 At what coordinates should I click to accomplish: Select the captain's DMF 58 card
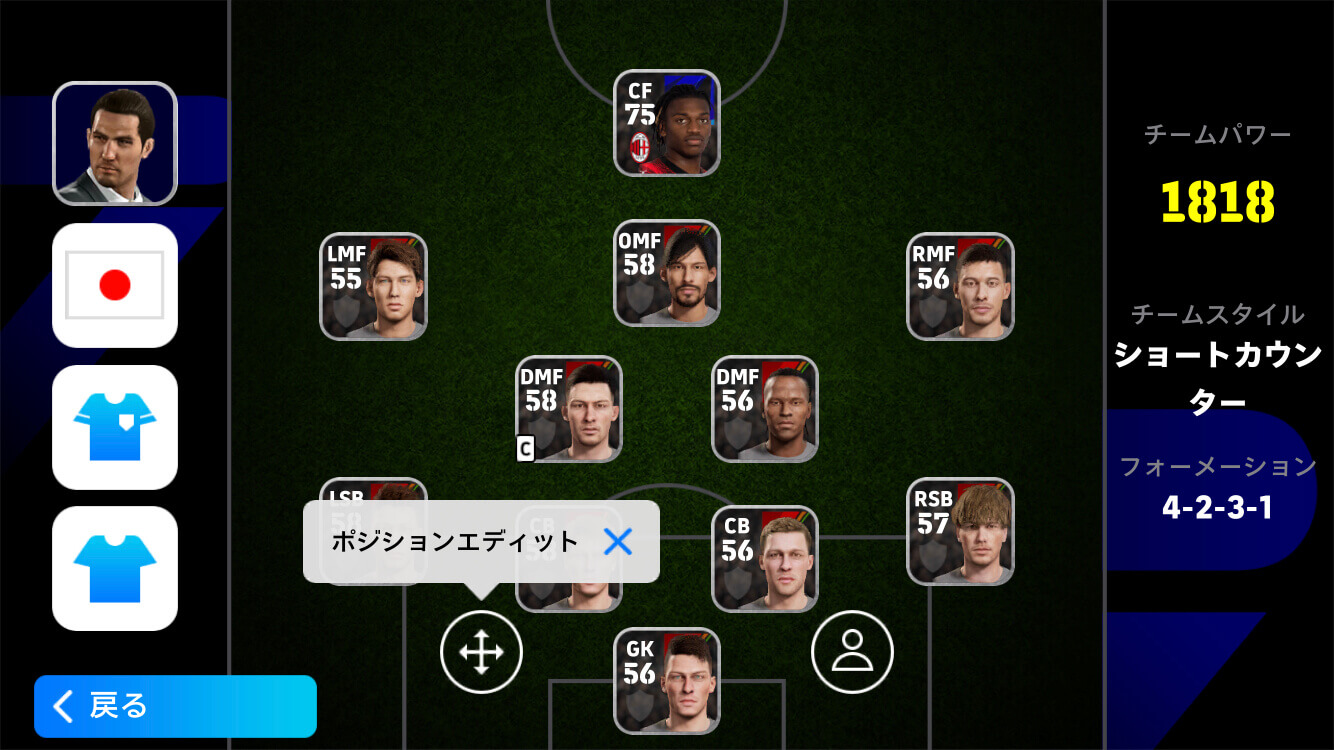[x=569, y=409]
